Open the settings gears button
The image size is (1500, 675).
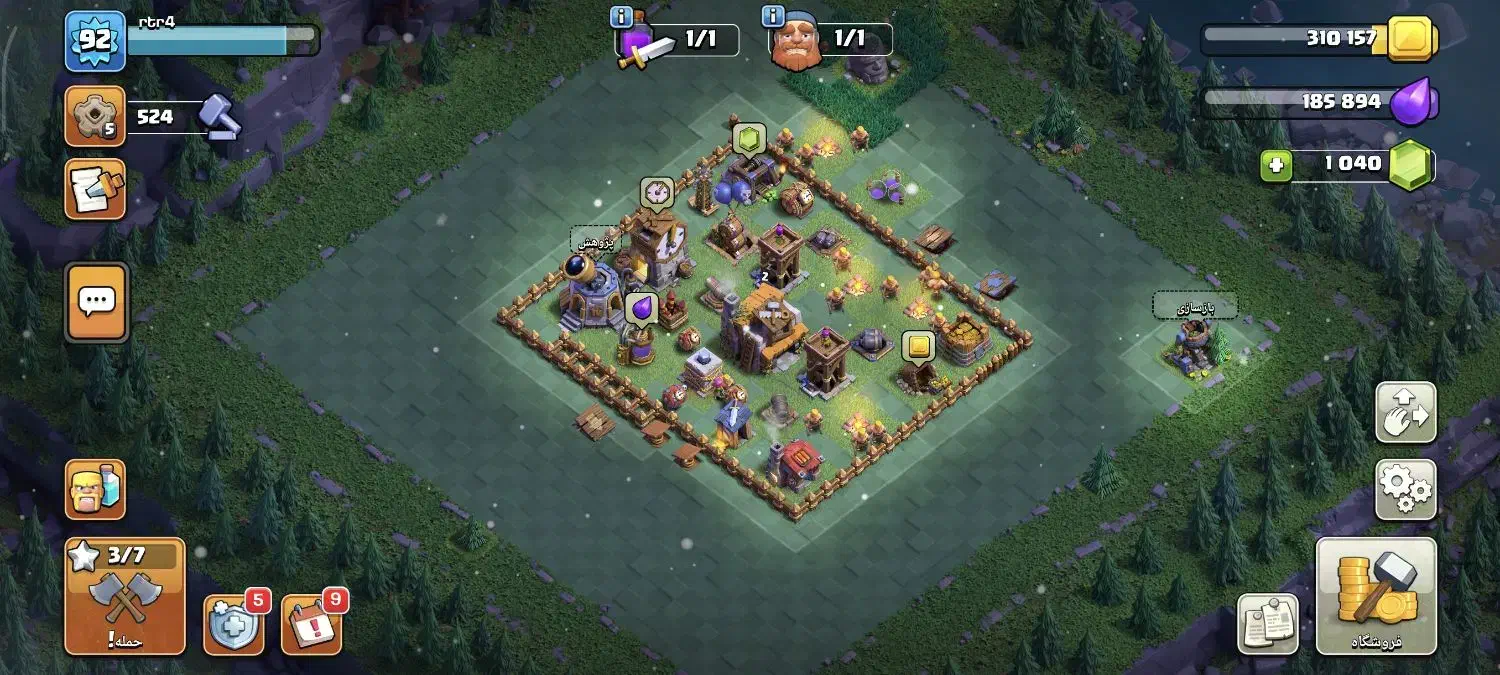pos(1405,489)
